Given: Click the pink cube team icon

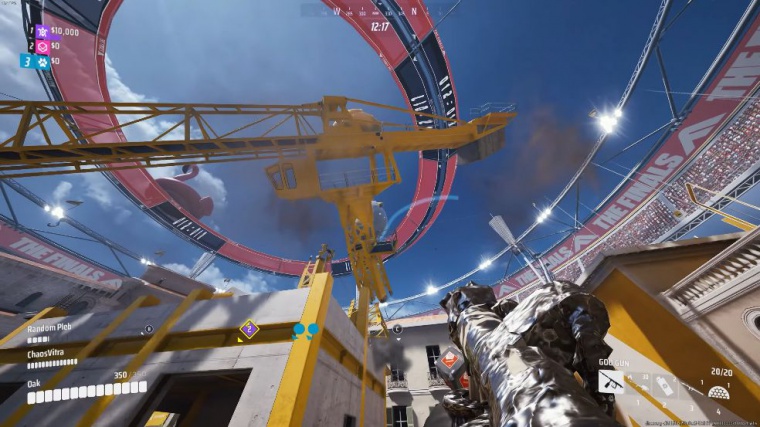Looking at the screenshot, I should pos(42,46).
